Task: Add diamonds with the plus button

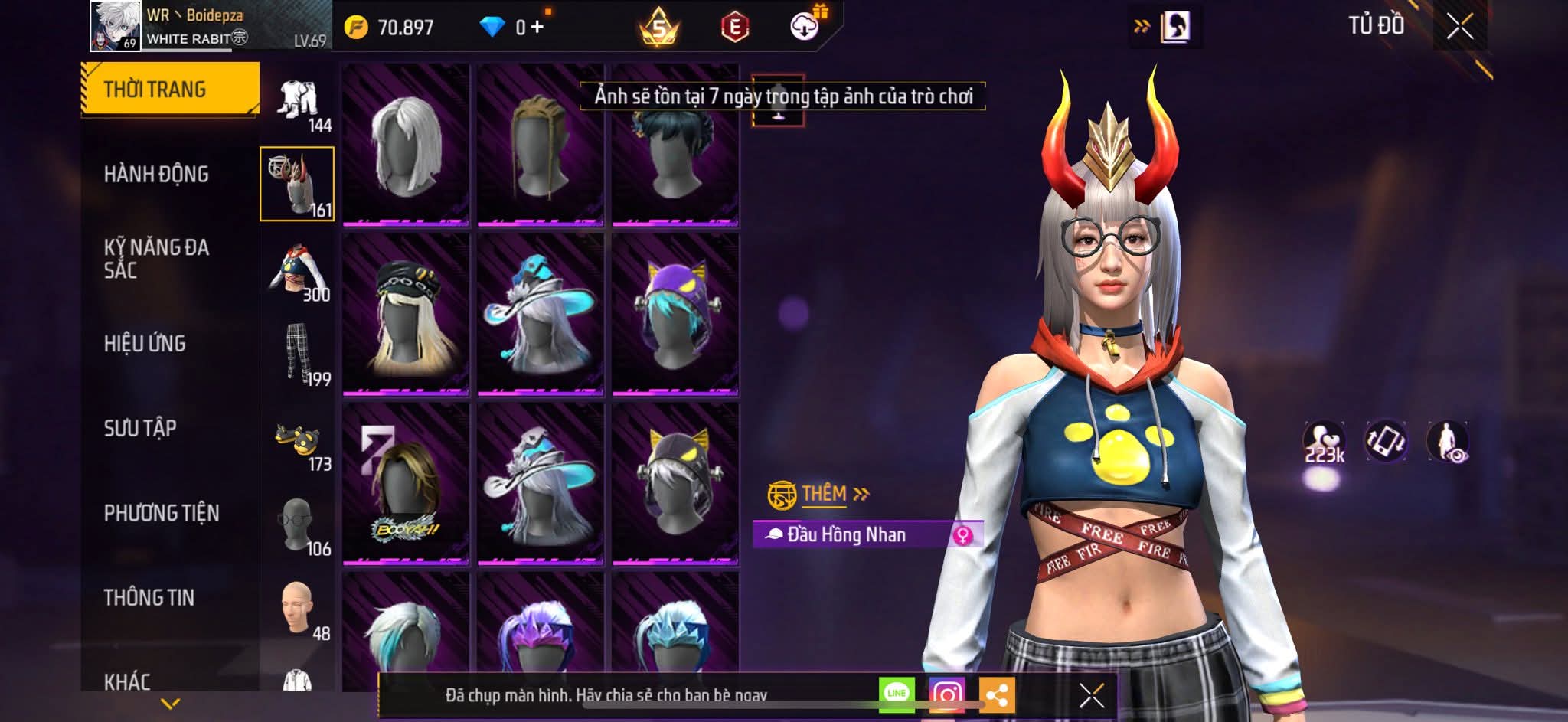Action: (x=537, y=28)
